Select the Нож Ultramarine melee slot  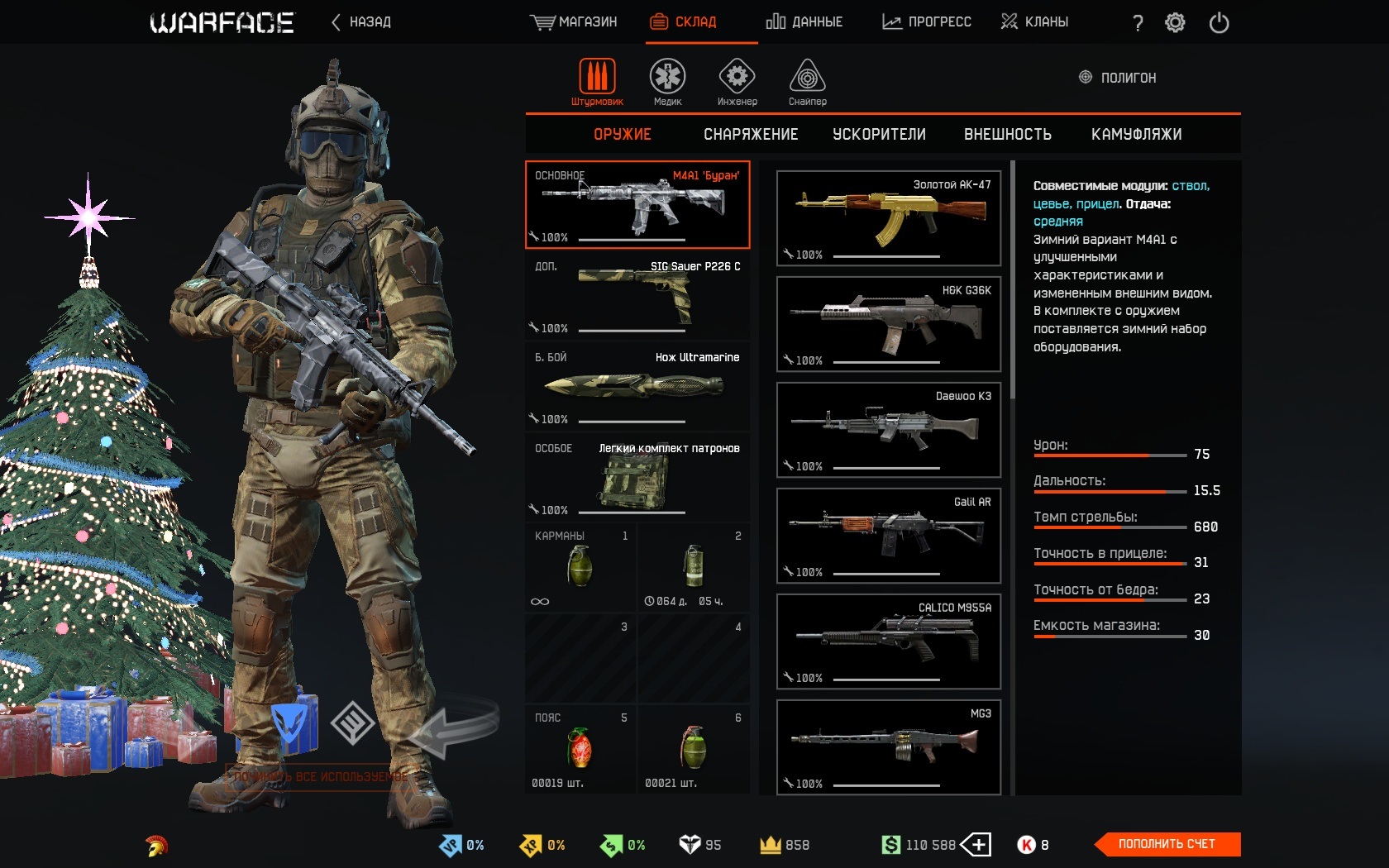coord(637,387)
